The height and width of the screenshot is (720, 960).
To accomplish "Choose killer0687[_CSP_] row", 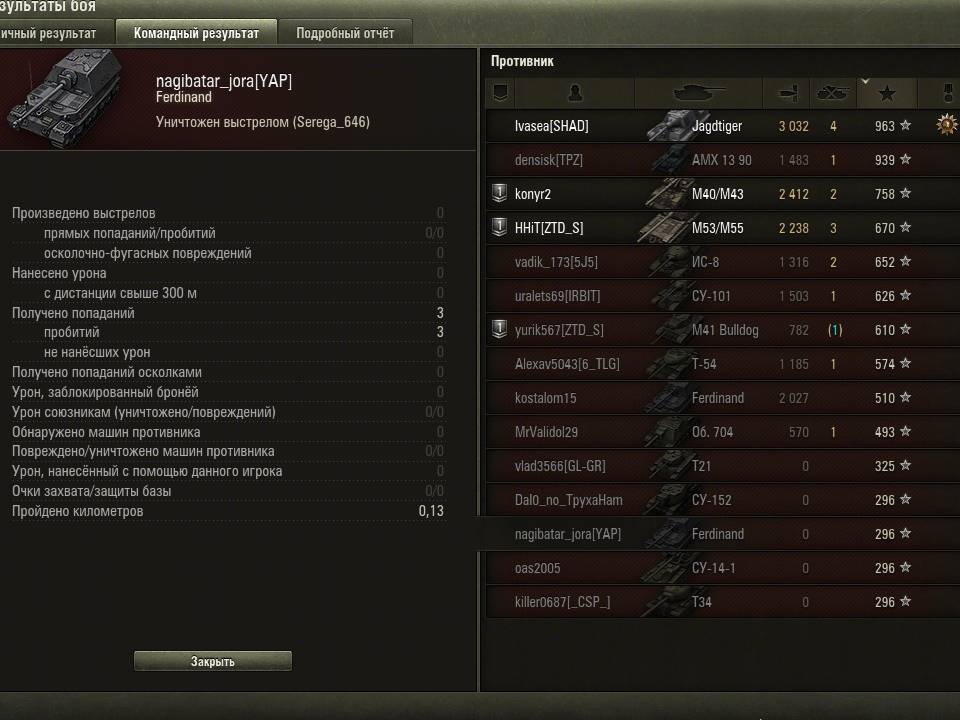I will (562, 602).
